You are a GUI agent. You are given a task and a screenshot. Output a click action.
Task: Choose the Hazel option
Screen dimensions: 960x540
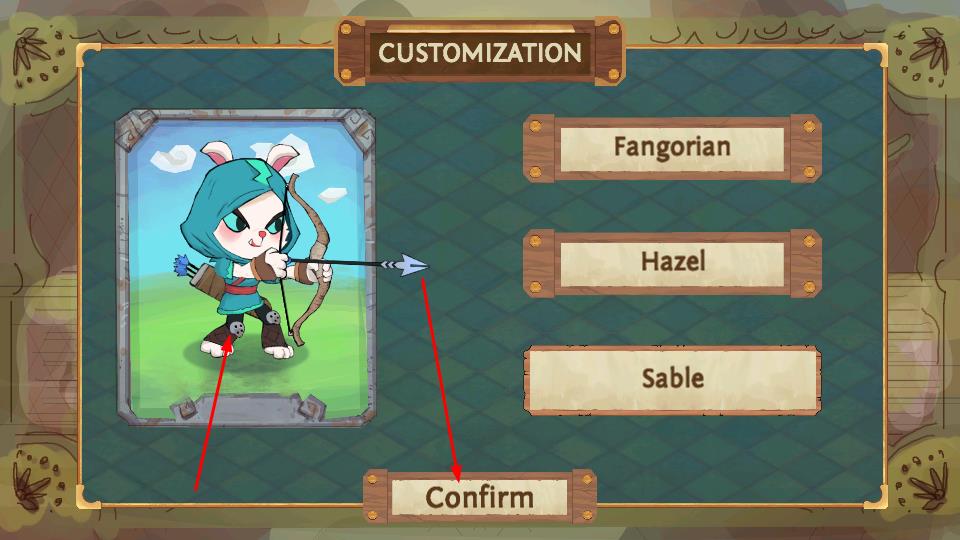[x=672, y=263]
